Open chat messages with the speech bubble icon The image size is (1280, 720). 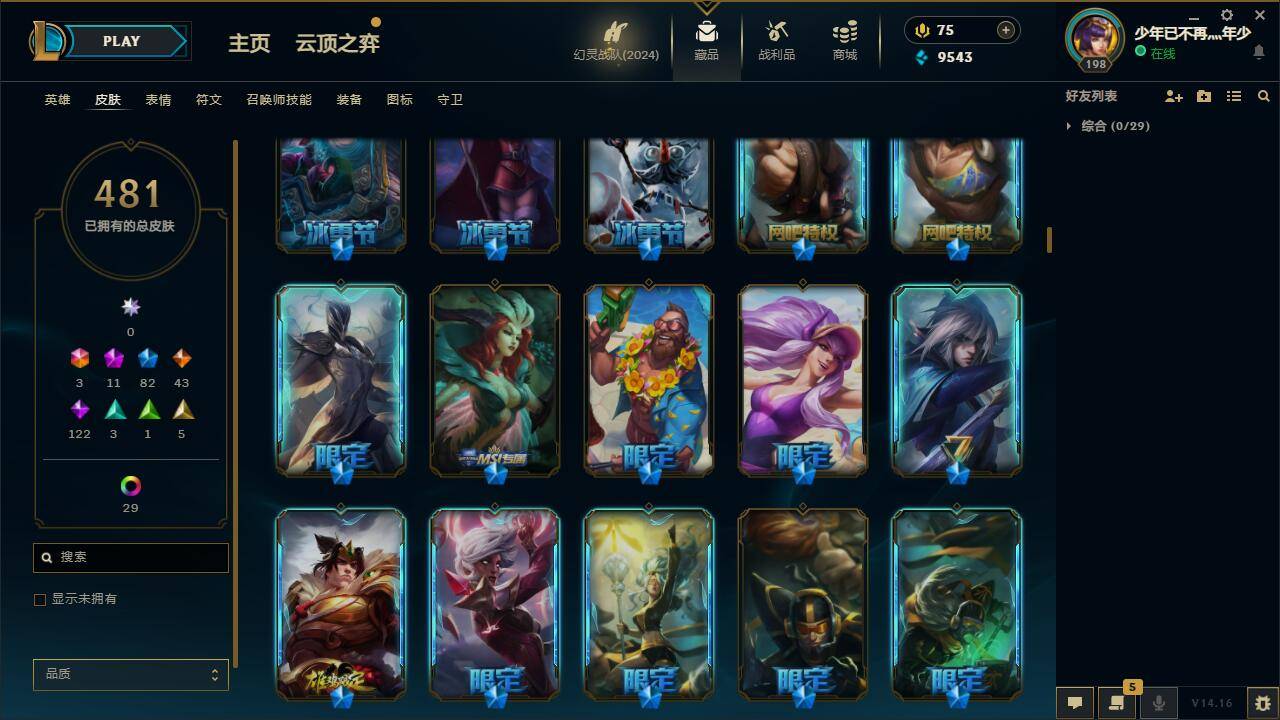[1075, 702]
